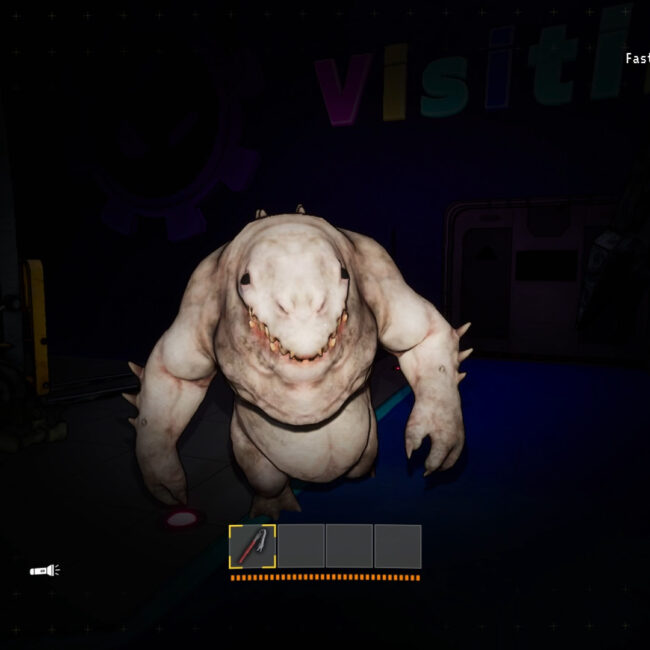
Task: Select the red-handled grabber tool hotbar slot
Action: pyautogui.click(x=252, y=546)
